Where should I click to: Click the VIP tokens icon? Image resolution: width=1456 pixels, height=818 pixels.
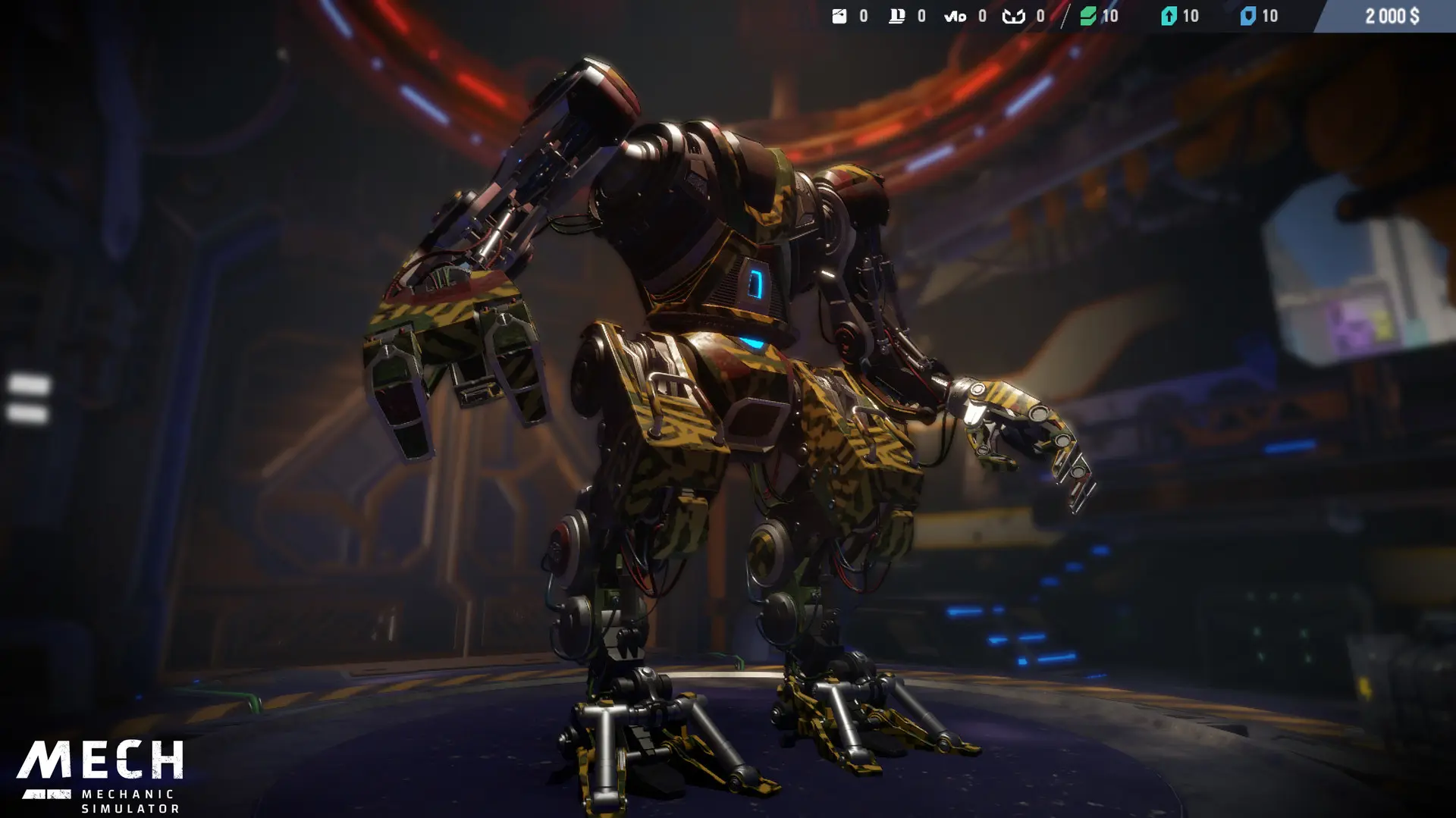click(954, 16)
